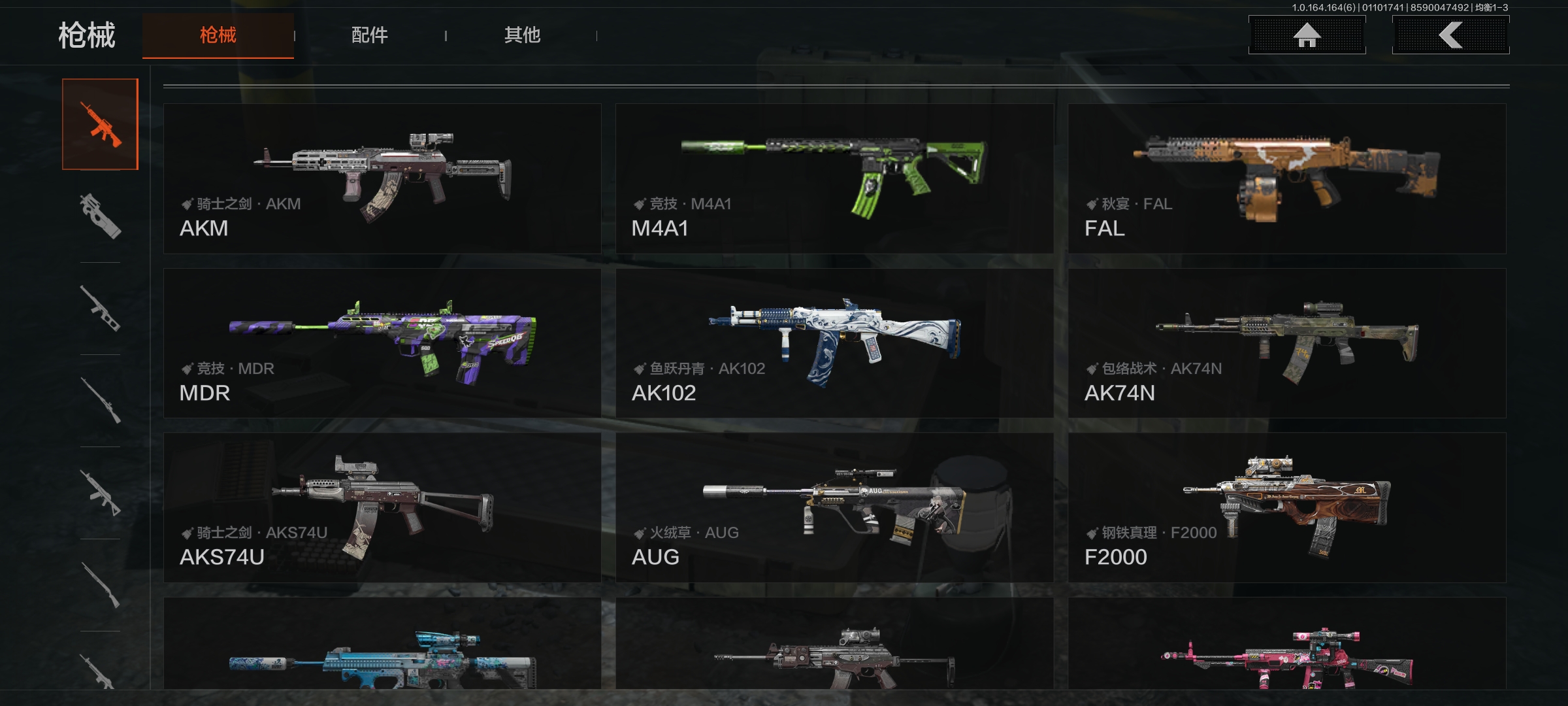Image resolution: width=1568 pixels, height=706 pixels.
Task: Choose the F2000 weapon card
Action: (x=1287, y=507)
